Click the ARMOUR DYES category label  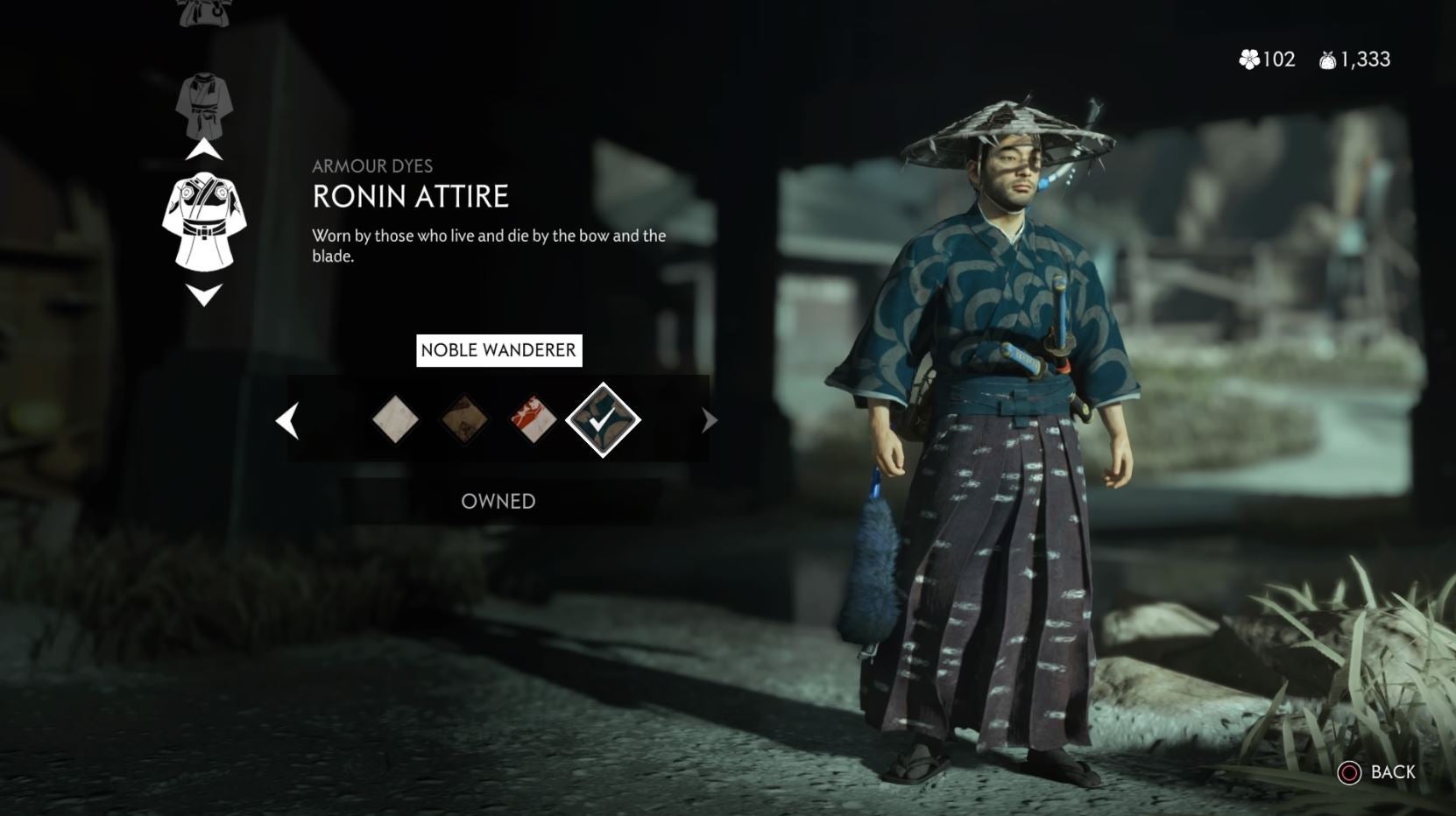pyautogui.click(x=373, y=166)
